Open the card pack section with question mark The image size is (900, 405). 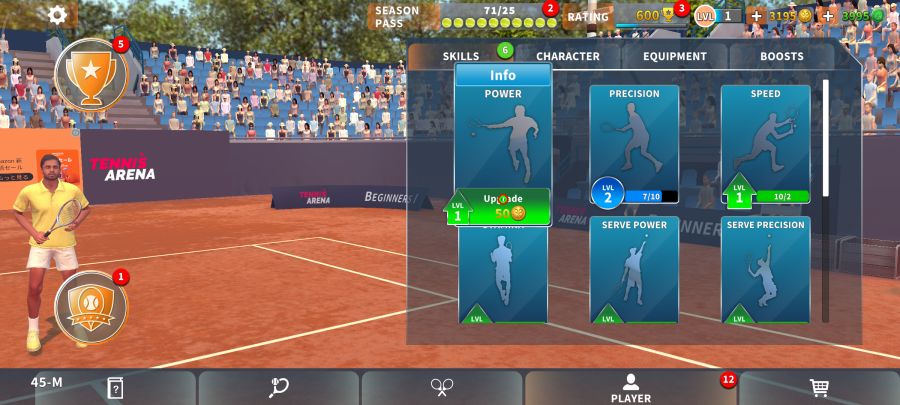pyautogui.click(x=115, y=387)
